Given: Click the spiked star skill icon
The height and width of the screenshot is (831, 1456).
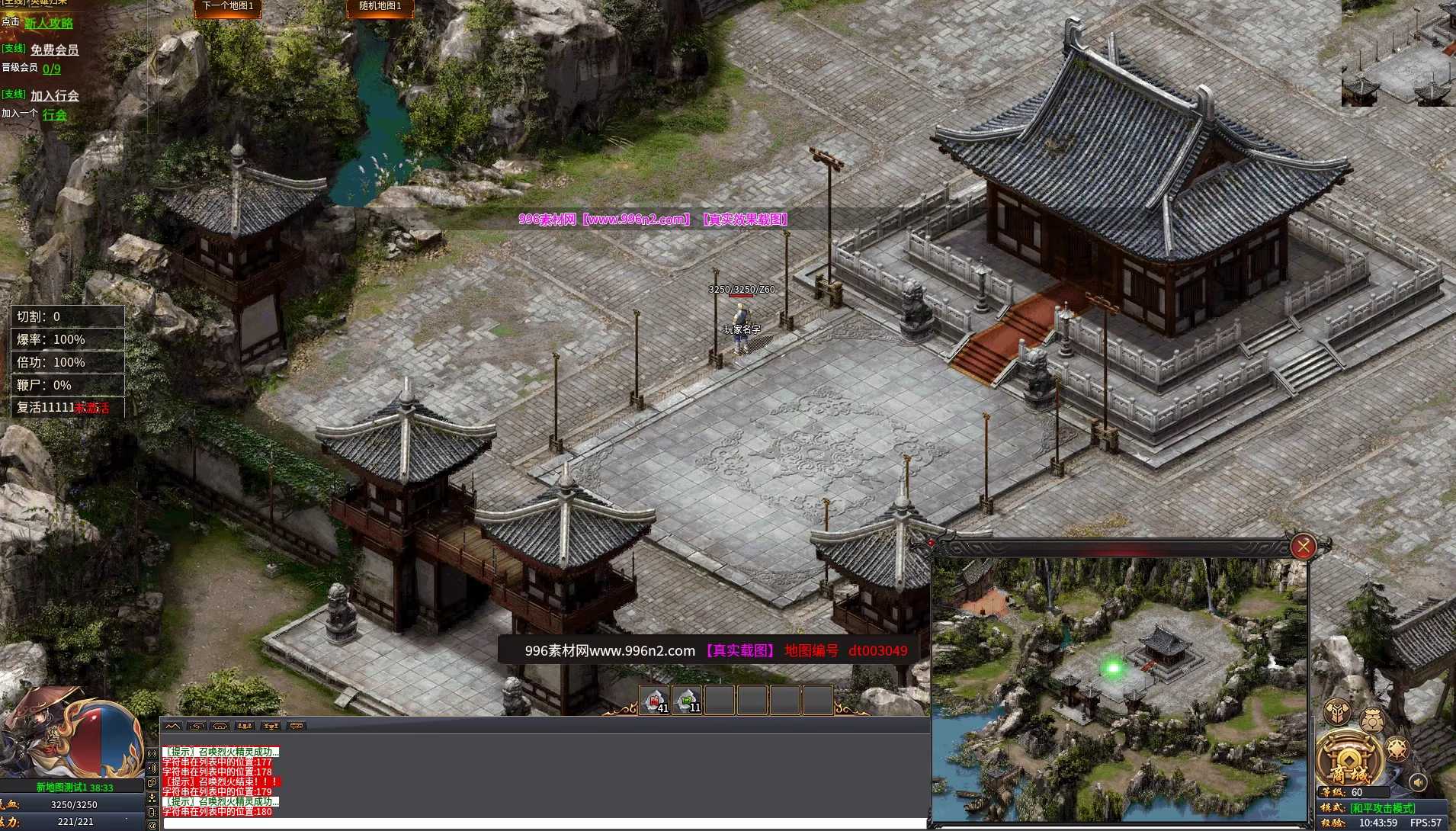Looking at the screenshot, I should 1397,749.
